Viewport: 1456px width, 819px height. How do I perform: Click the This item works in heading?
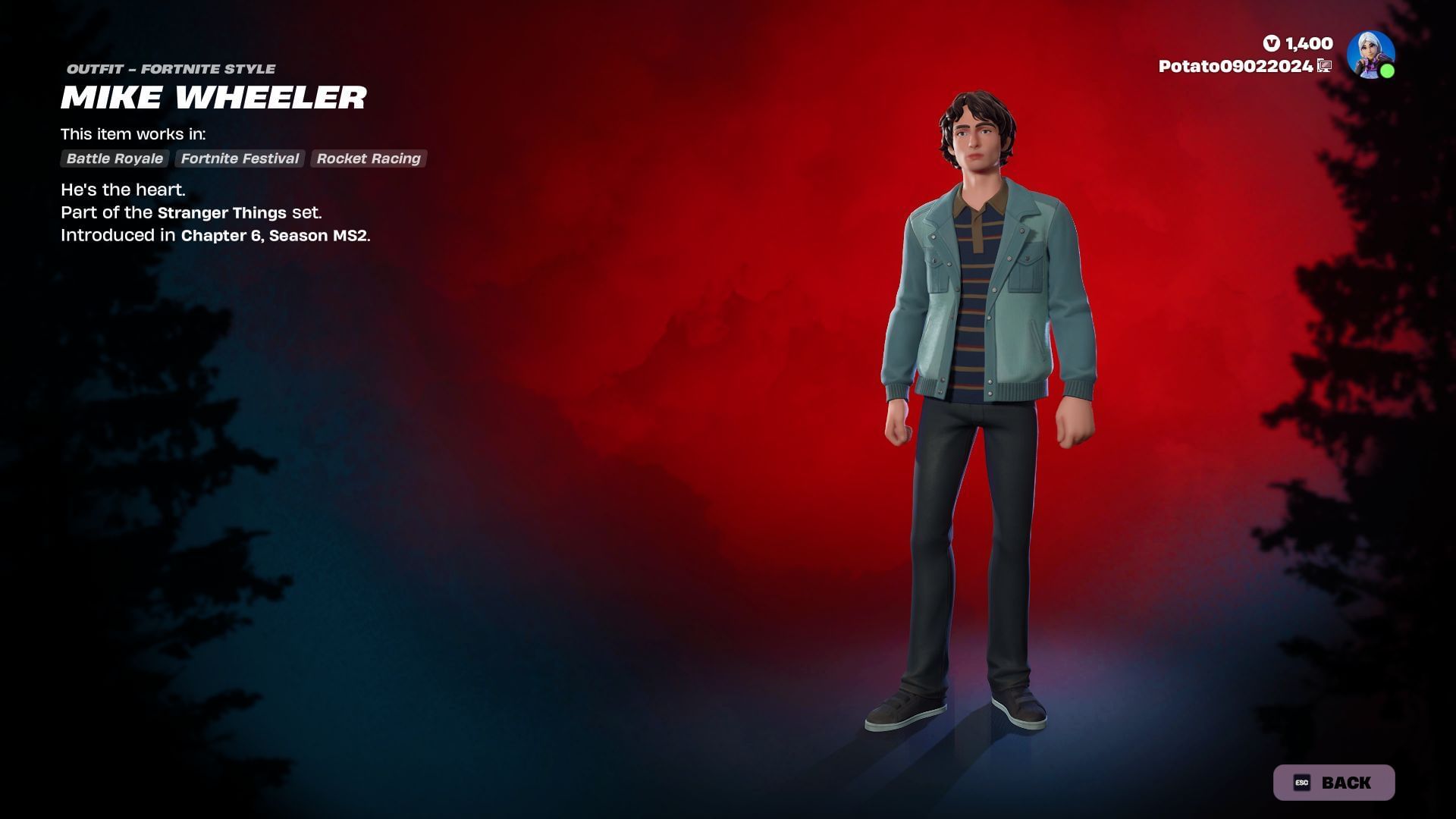[133, 134]
